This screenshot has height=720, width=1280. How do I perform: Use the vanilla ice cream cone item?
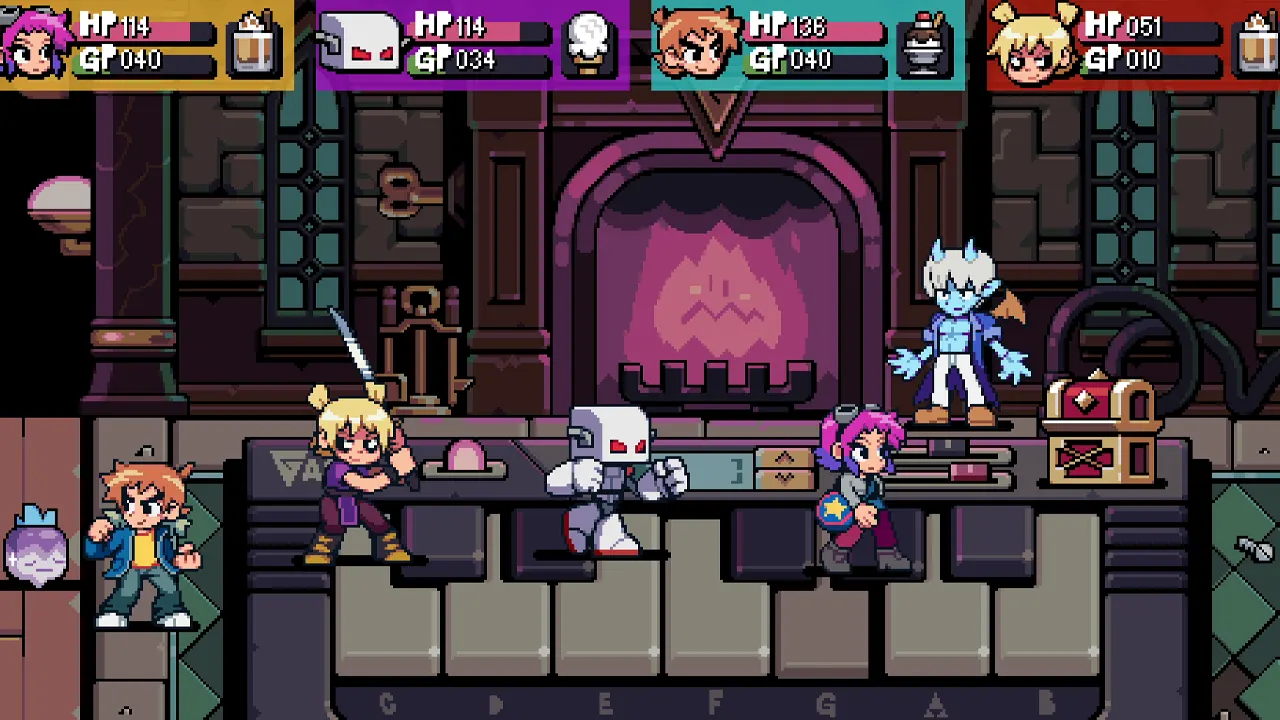589,44
